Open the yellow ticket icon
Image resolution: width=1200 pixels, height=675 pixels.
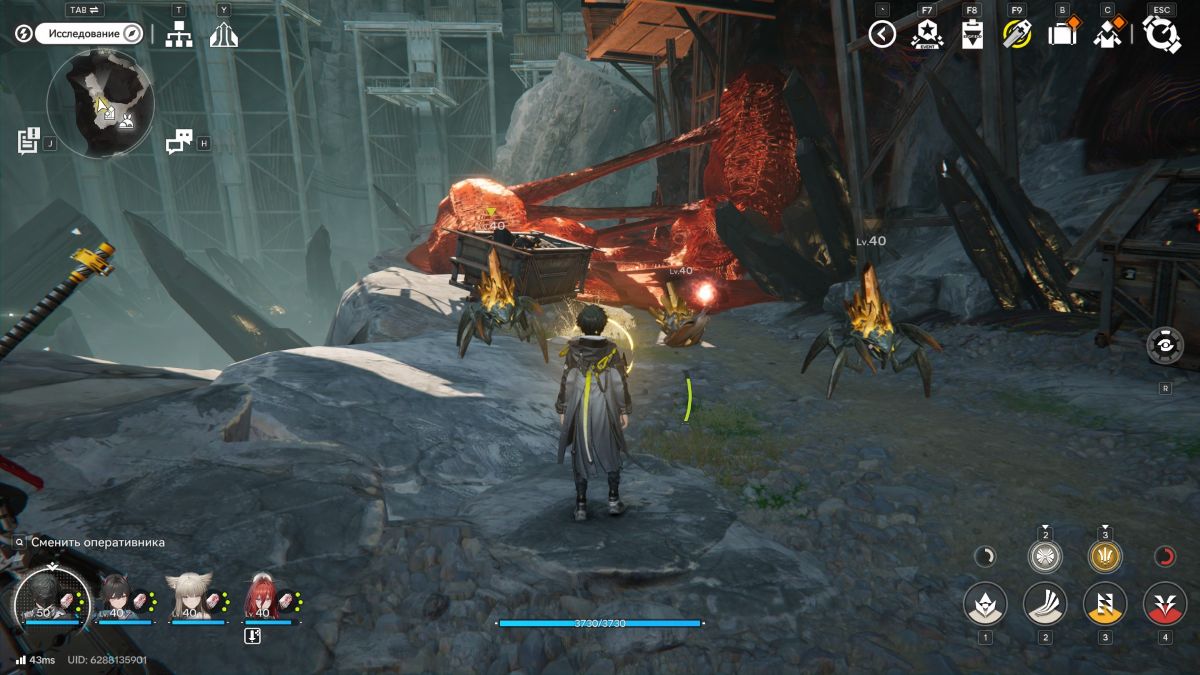(1017, 35)
